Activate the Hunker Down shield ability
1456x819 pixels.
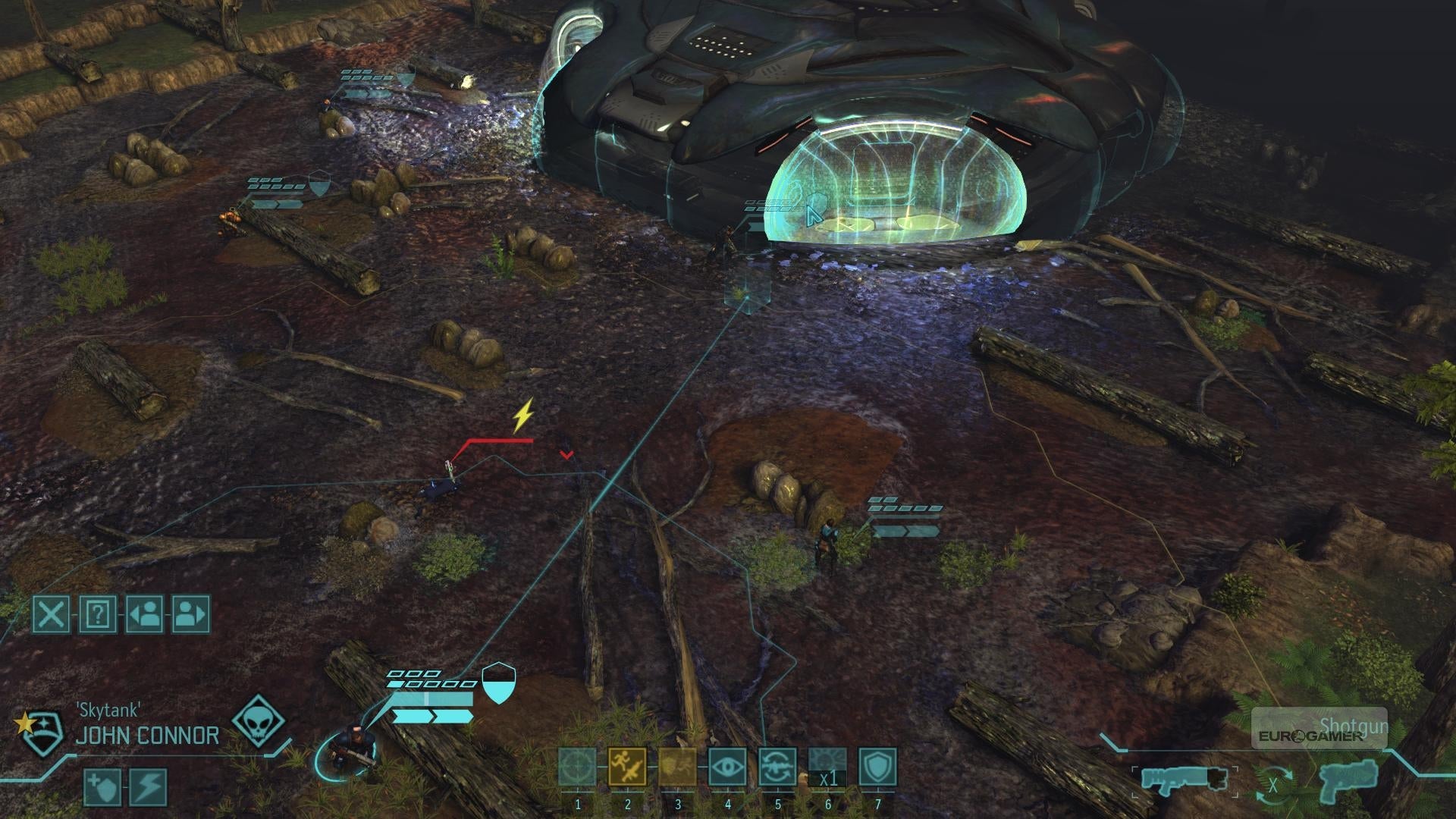coord(877,767)
